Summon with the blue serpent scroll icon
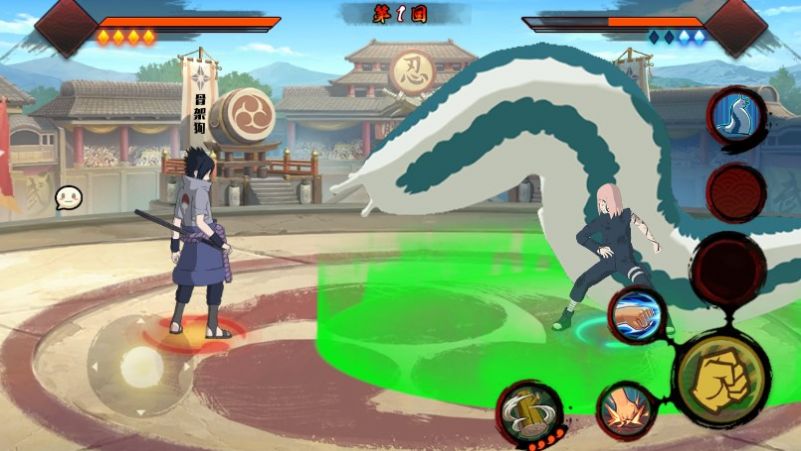Viewport: 801px width, 451px height. click(x=736, y=117)
